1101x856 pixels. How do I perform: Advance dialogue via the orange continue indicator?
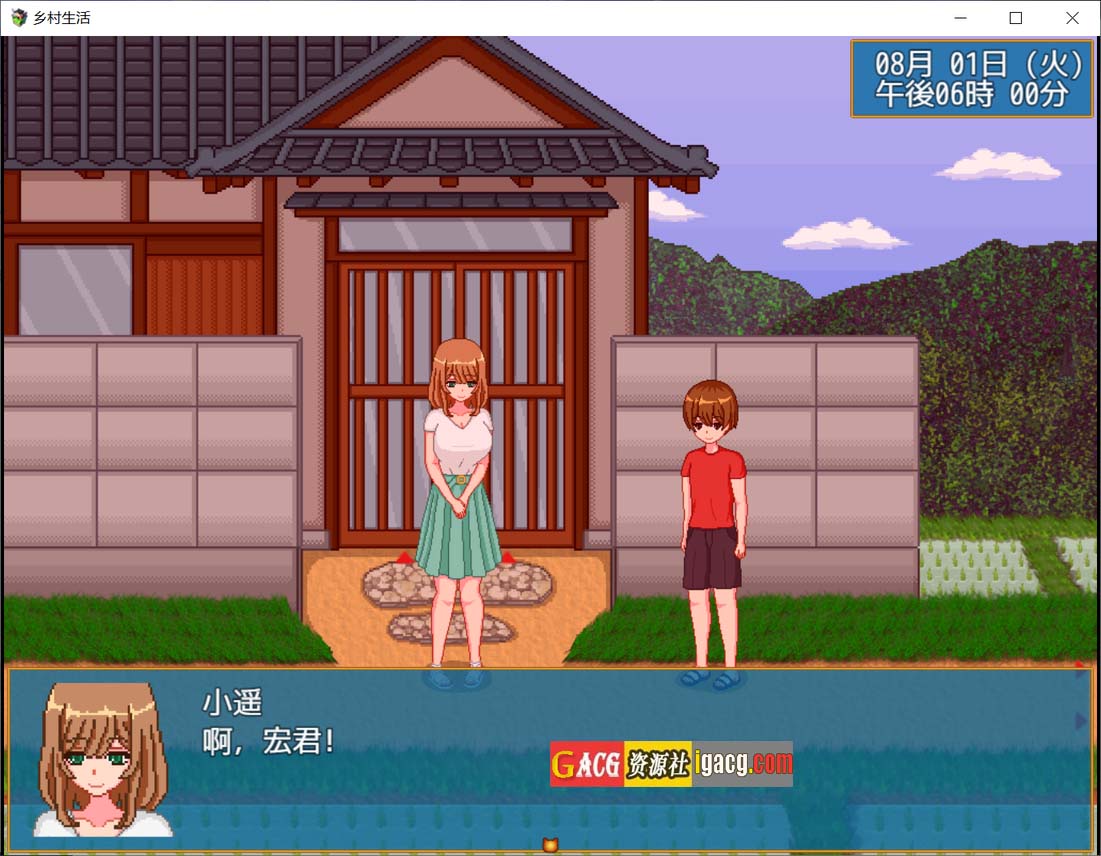click(x=549, y=845)
